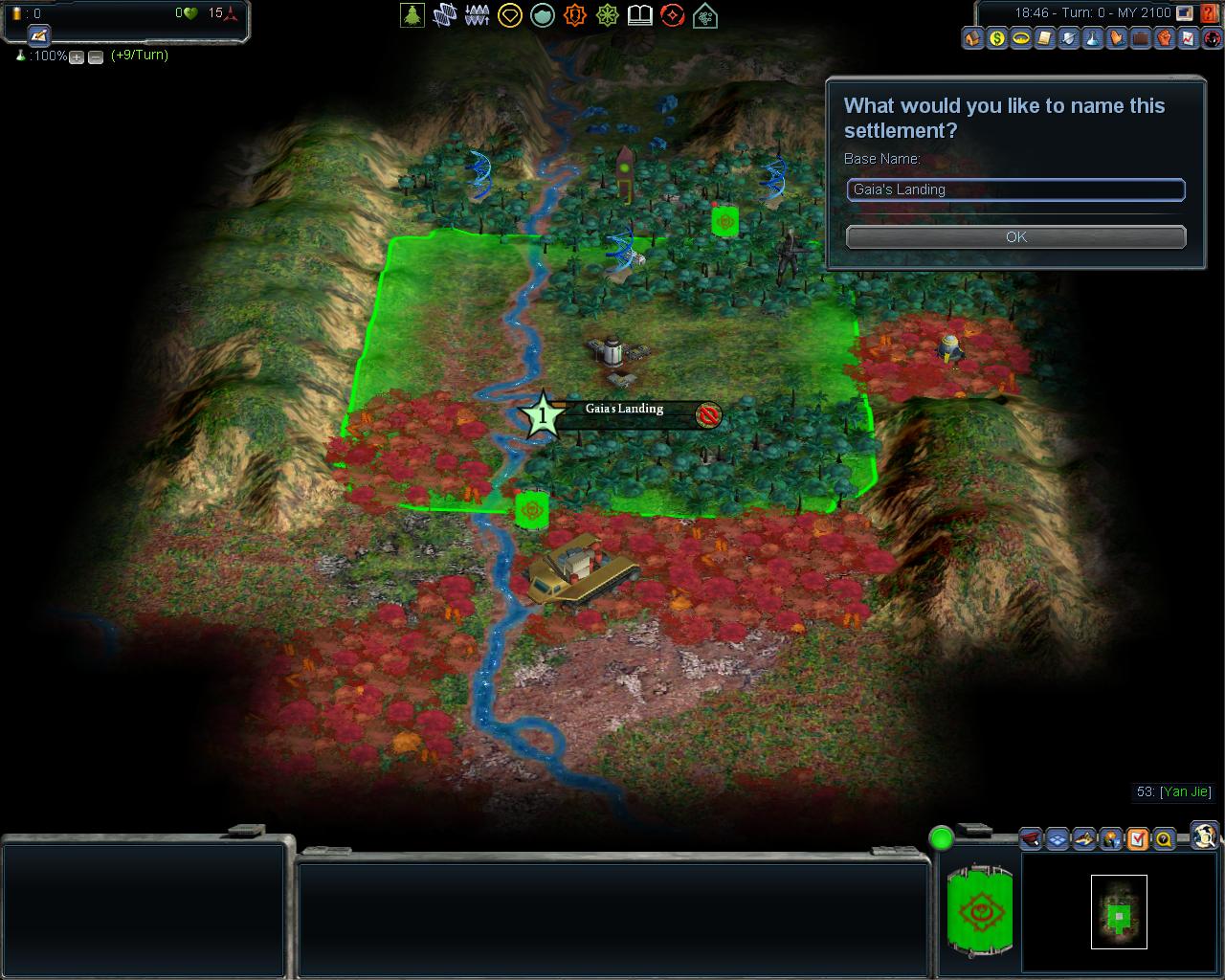Open the red question mark help book

(1211, 13)
